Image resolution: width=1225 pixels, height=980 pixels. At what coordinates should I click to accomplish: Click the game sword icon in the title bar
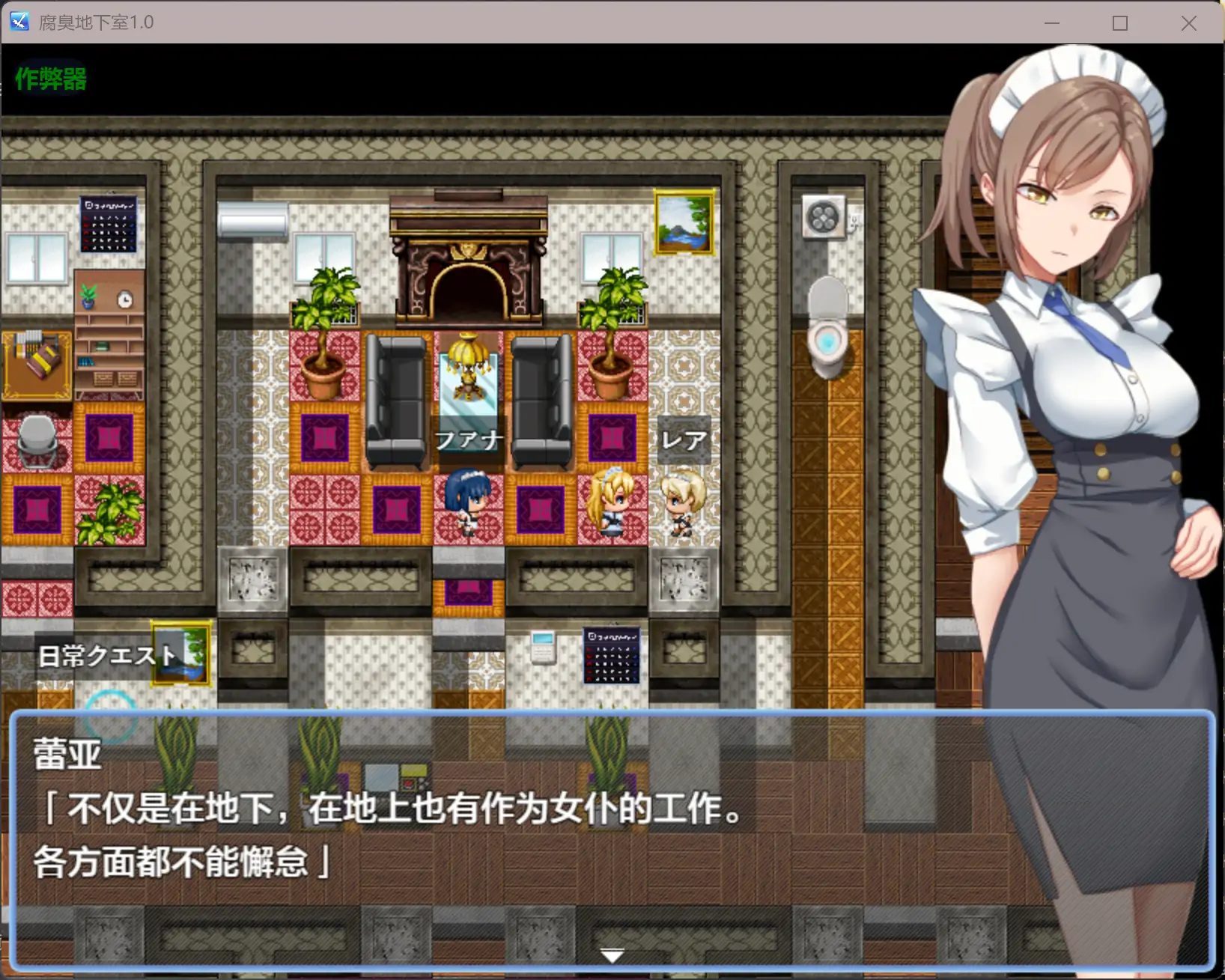(x=18, y=22)
